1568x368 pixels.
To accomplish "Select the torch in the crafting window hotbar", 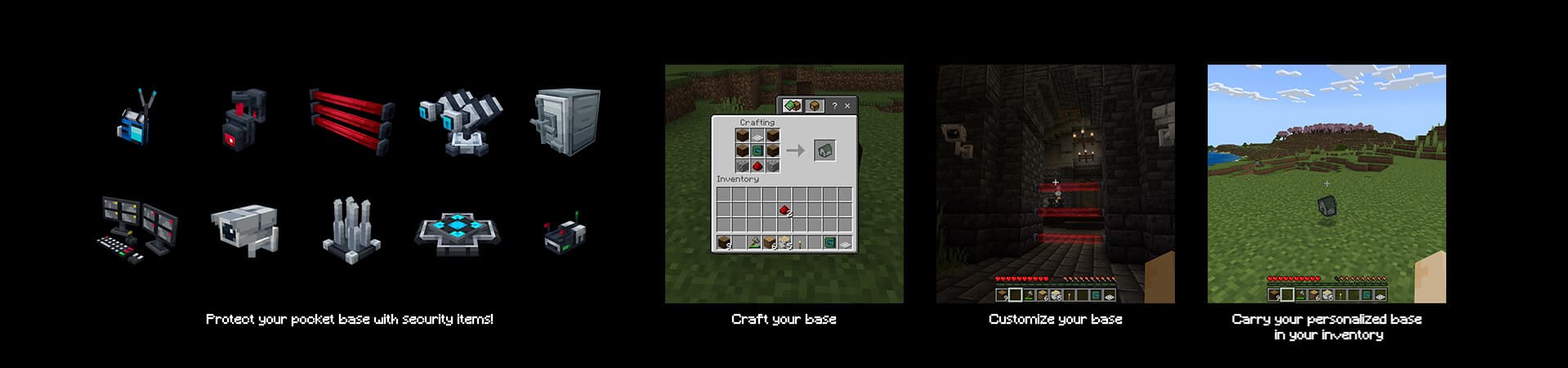I will pos(800,243).
